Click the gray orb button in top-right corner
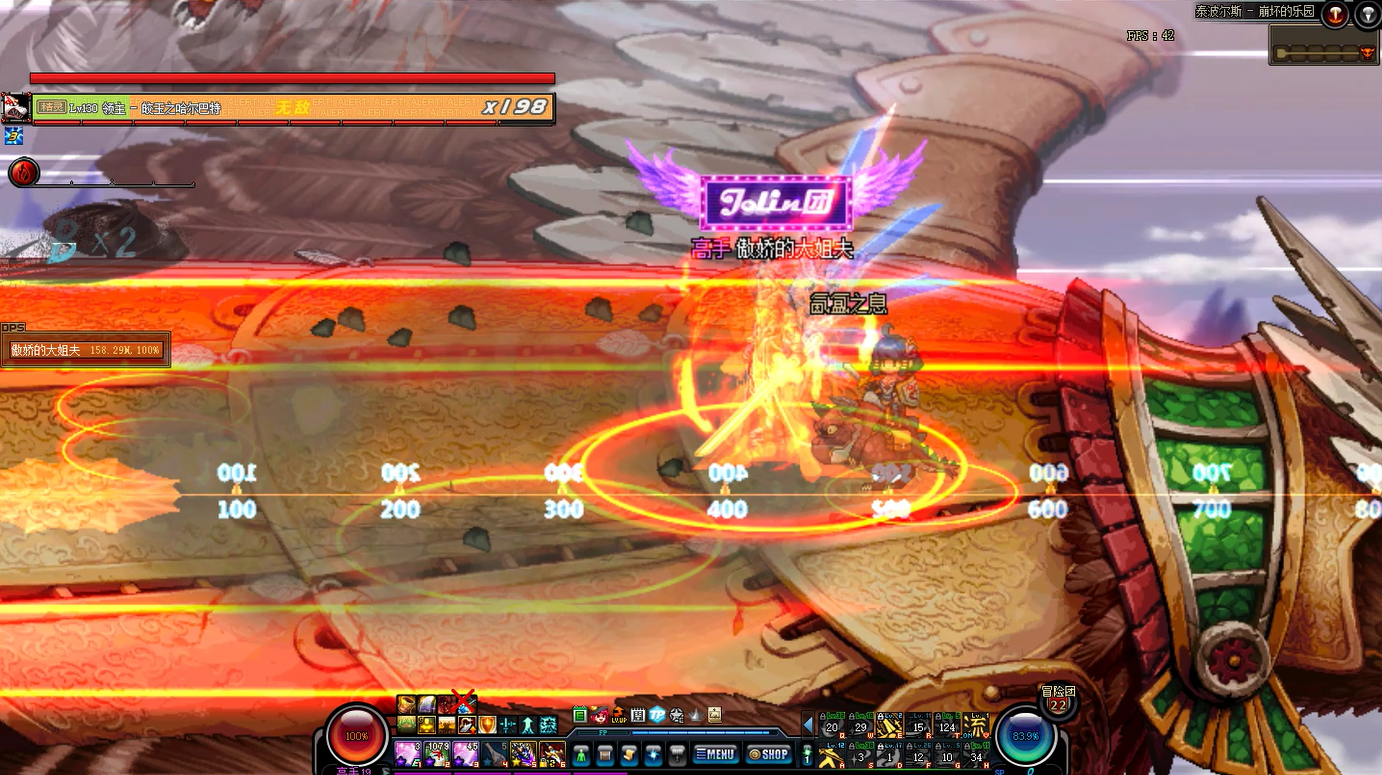The image size is (1382, 775). point(1367,14)
